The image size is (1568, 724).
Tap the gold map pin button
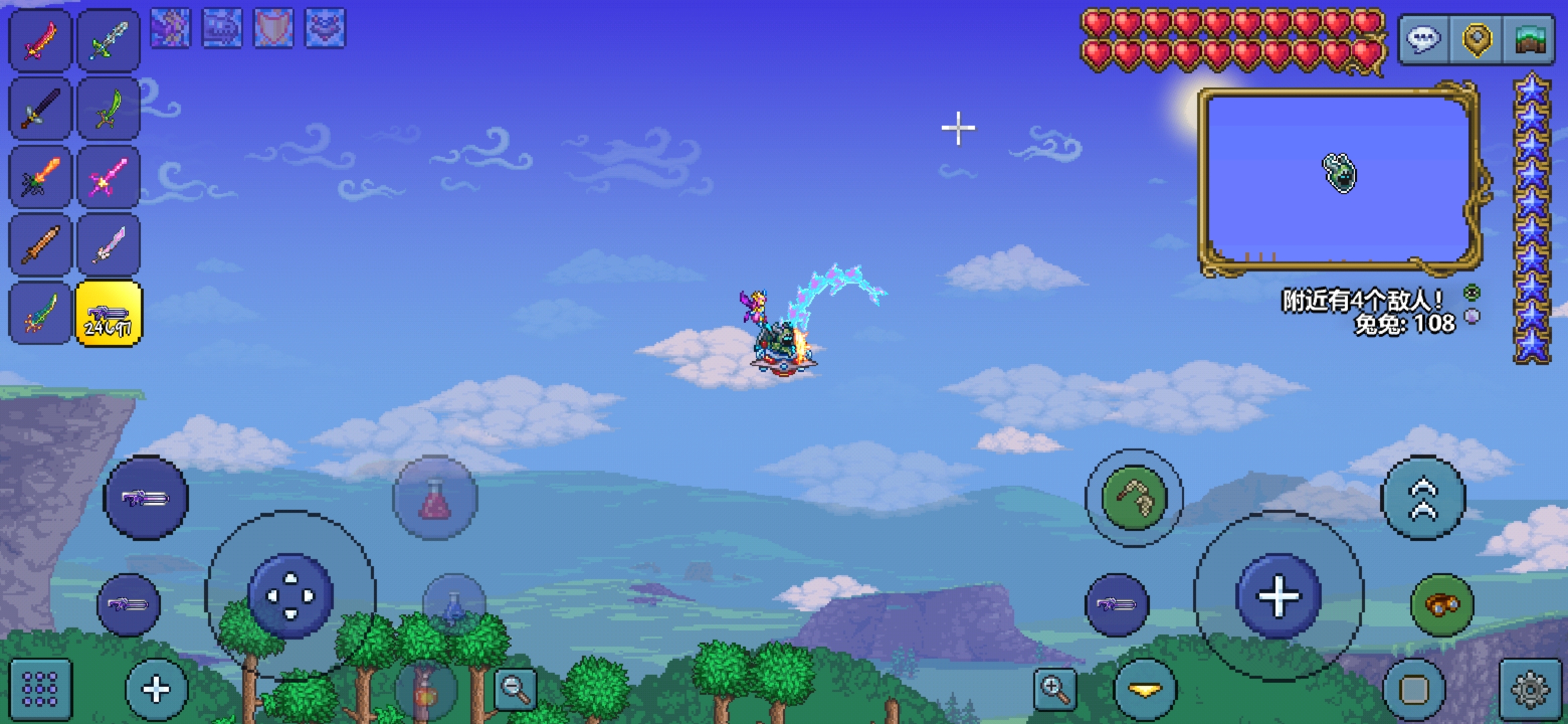1476,40
